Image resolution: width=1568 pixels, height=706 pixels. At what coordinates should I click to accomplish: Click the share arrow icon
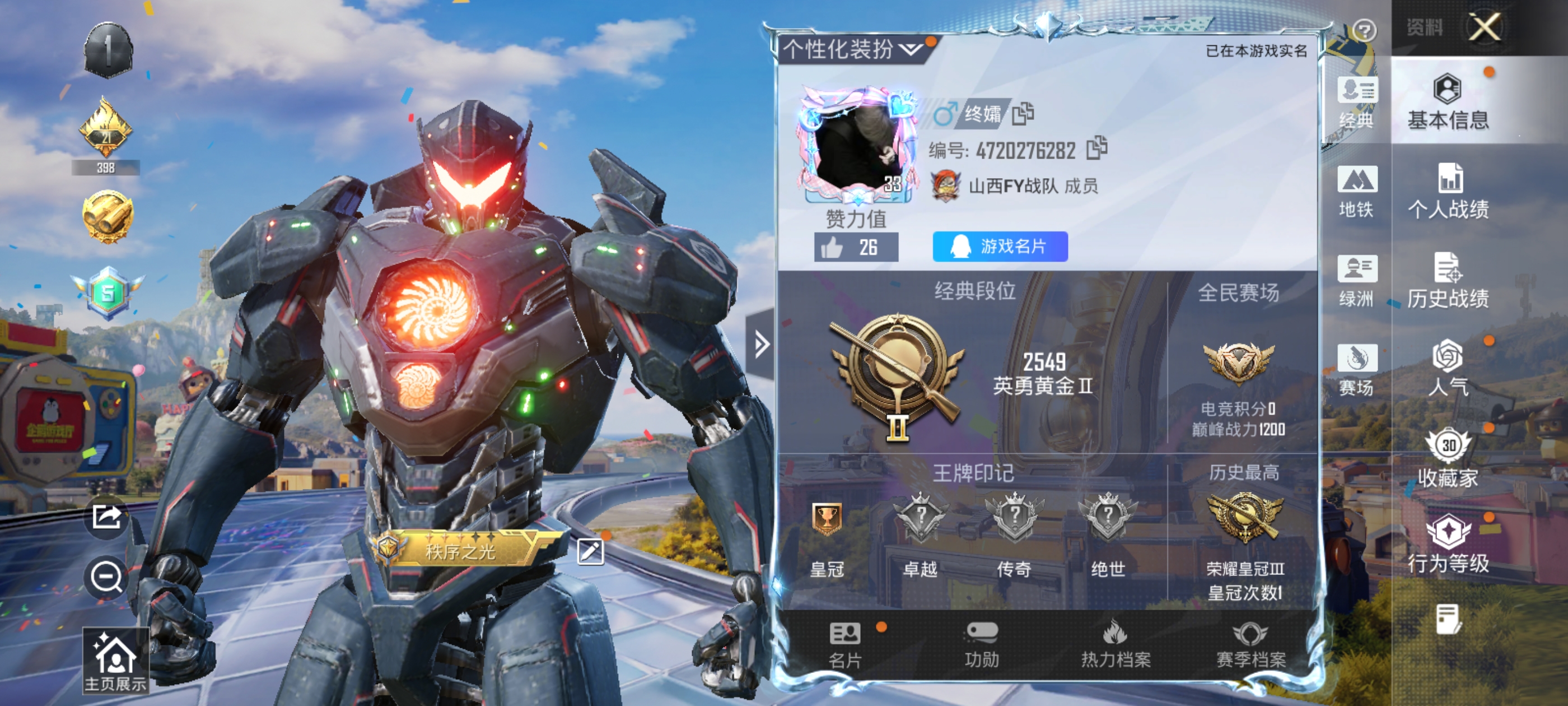107,517
